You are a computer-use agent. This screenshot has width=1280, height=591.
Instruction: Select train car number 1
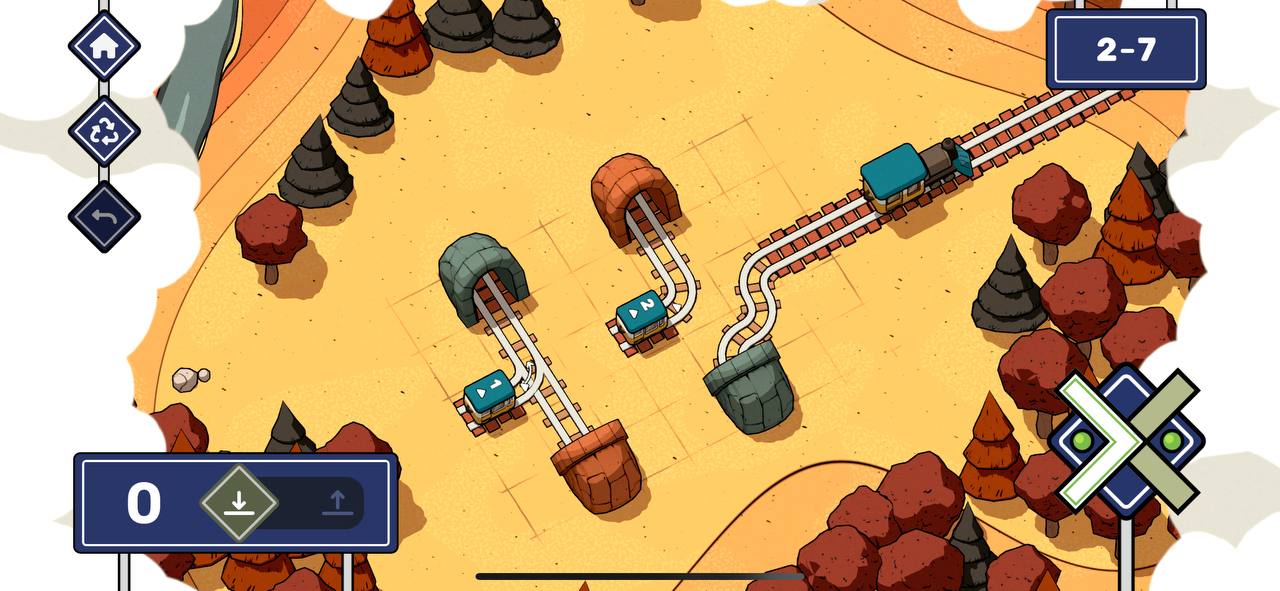489,394
